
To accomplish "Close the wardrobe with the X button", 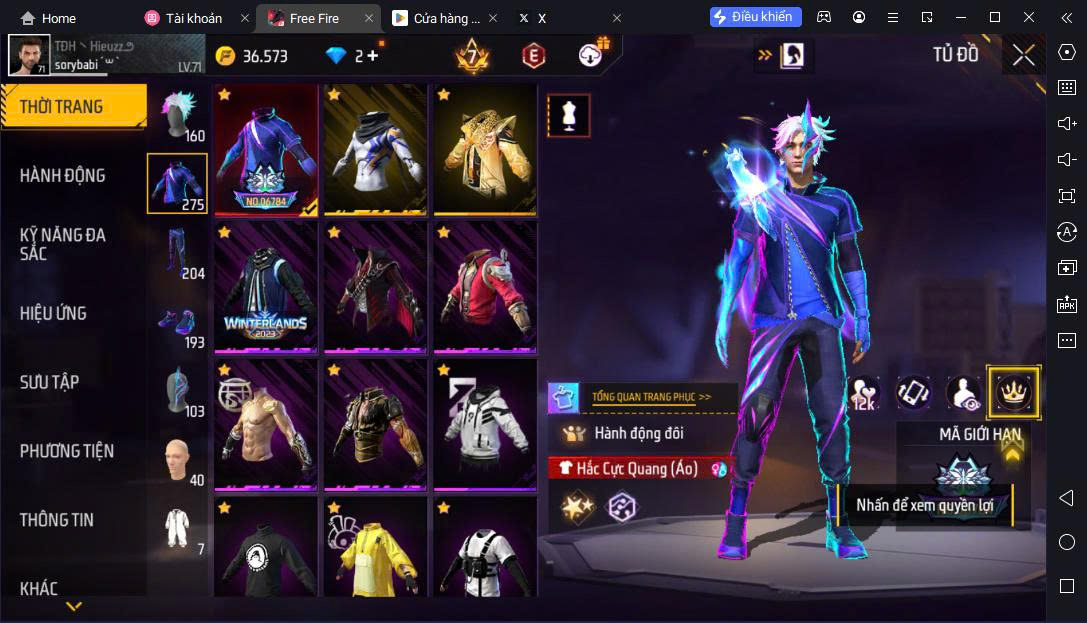I will tap(1023, 55).
